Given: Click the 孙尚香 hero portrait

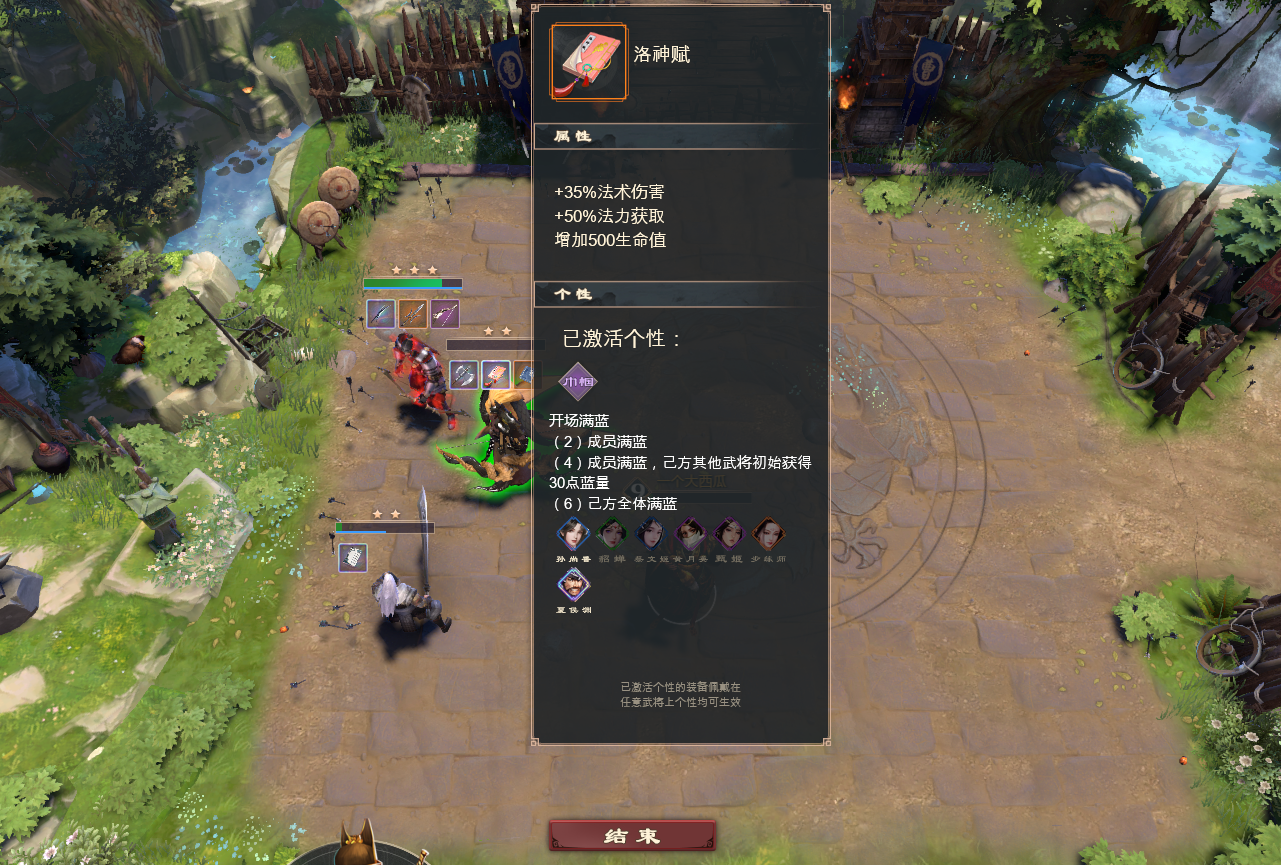Looking at the screenshot, I should [573, 533].
